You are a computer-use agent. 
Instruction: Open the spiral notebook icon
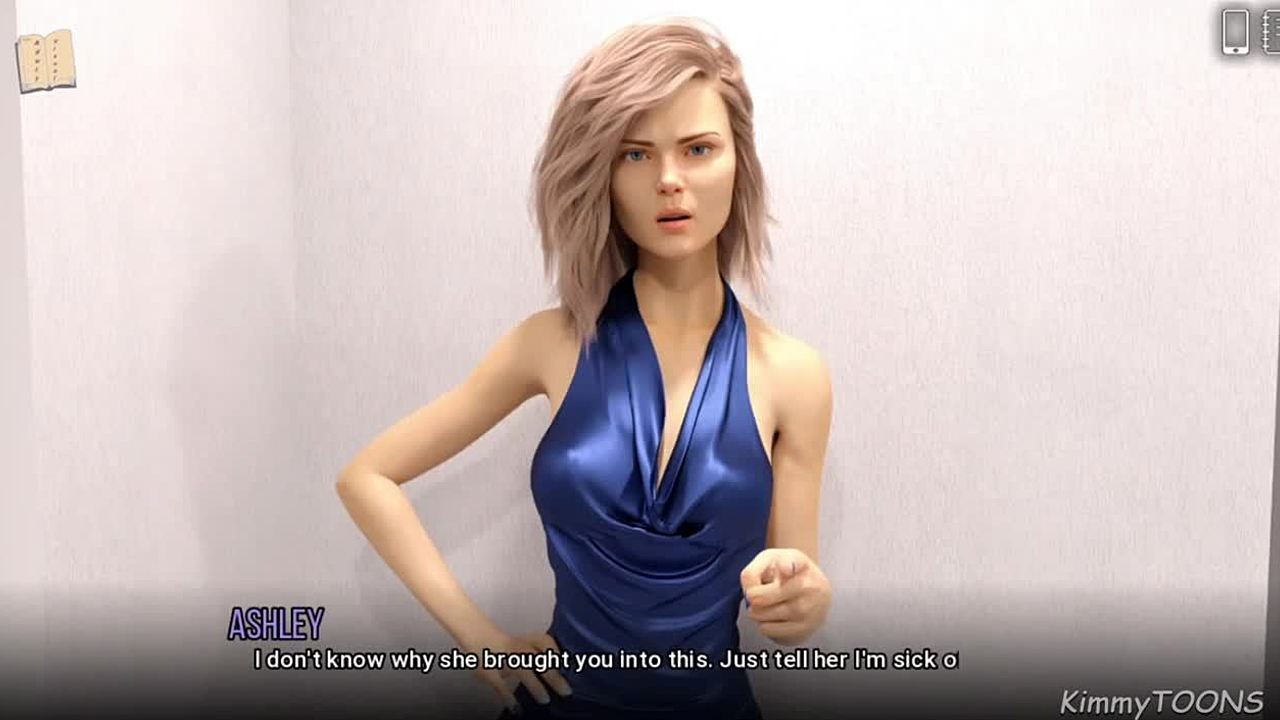click(x=1271, y=31)
